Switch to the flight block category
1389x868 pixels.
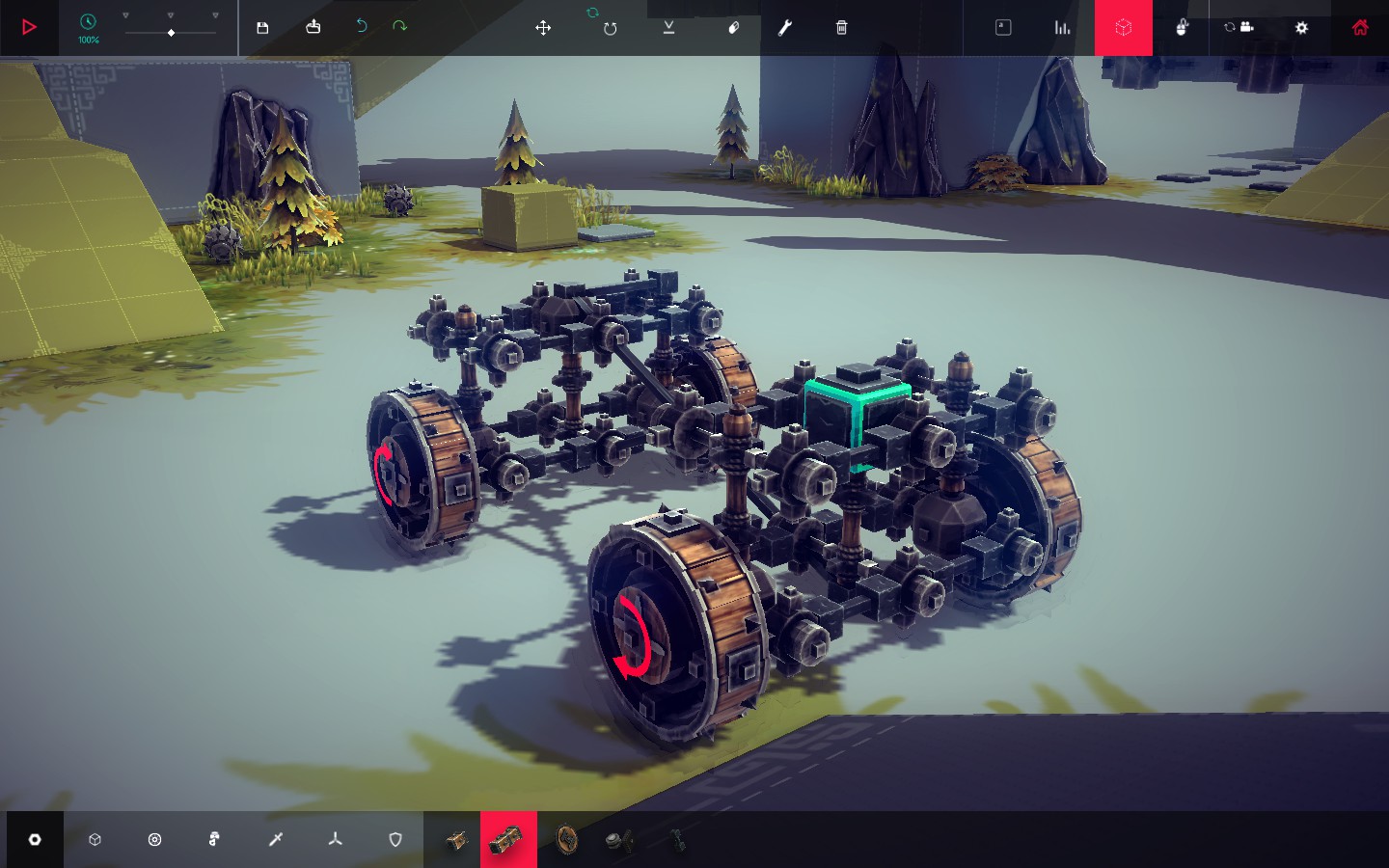click(335, 839)
